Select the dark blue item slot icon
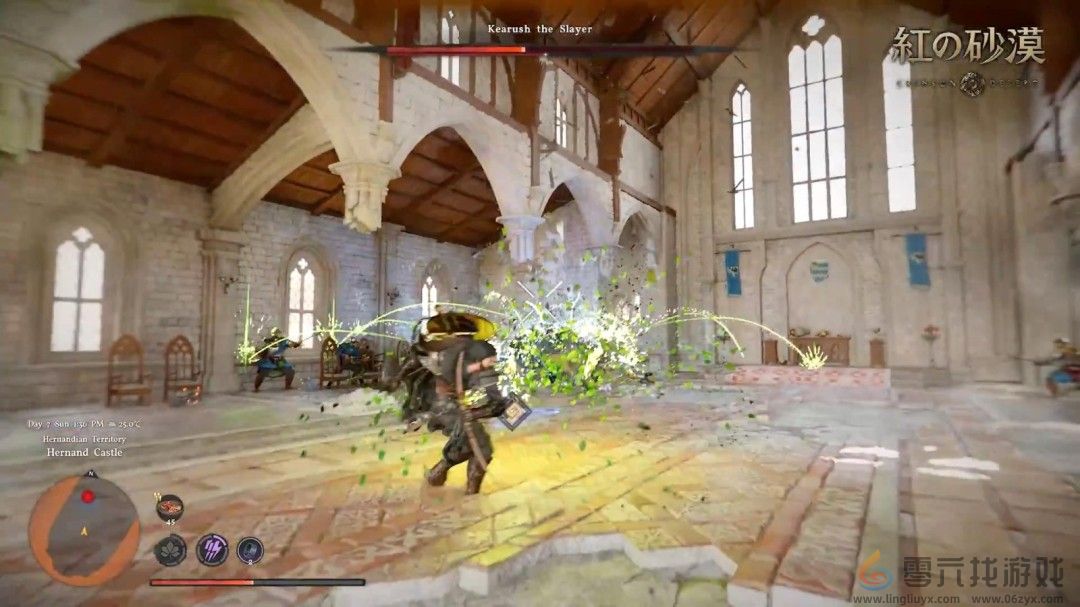Image resolution: width=1080 pixels, height=607 pixels. click(x=250, y=549)
